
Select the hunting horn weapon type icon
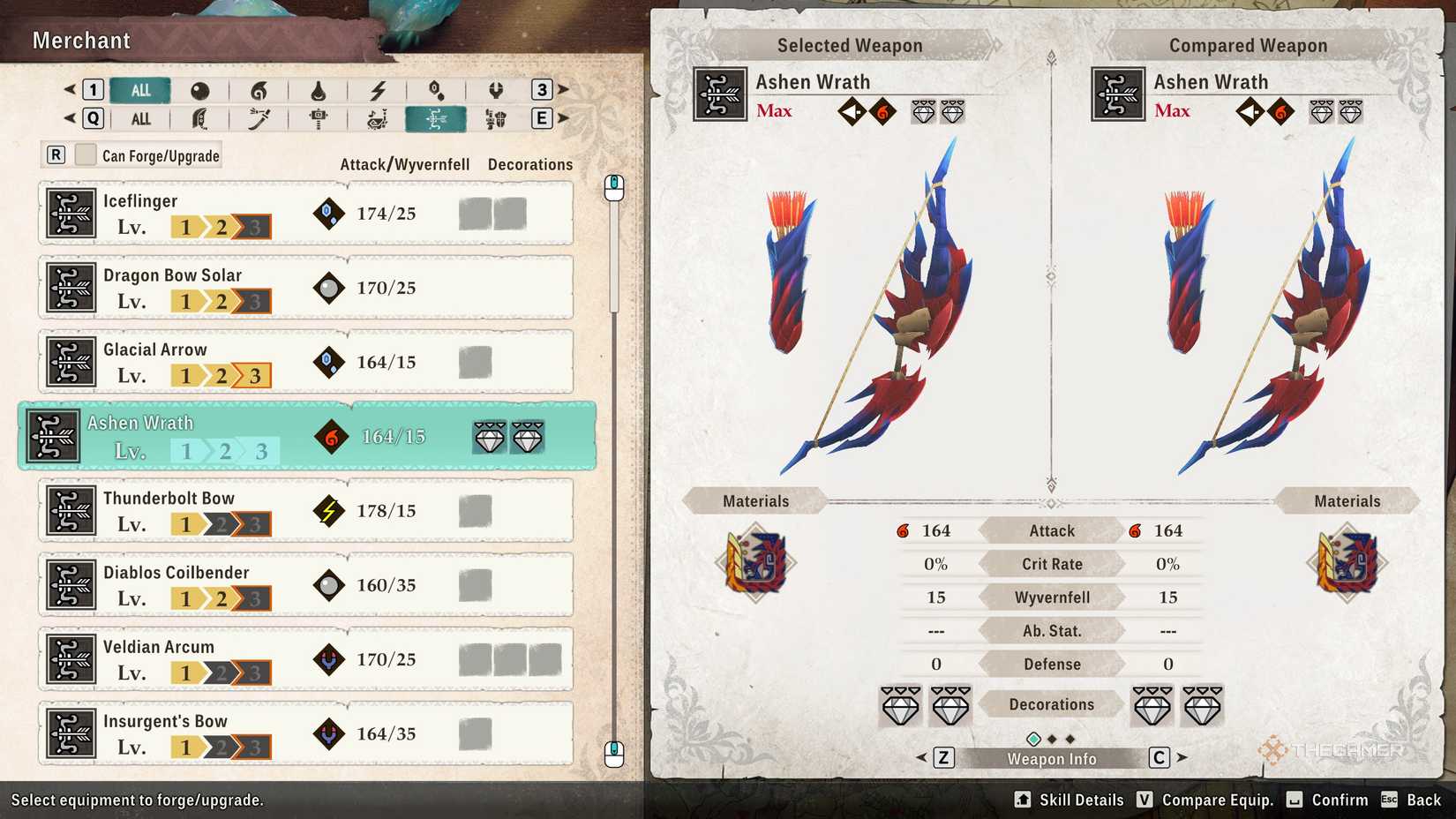point(379,119)
